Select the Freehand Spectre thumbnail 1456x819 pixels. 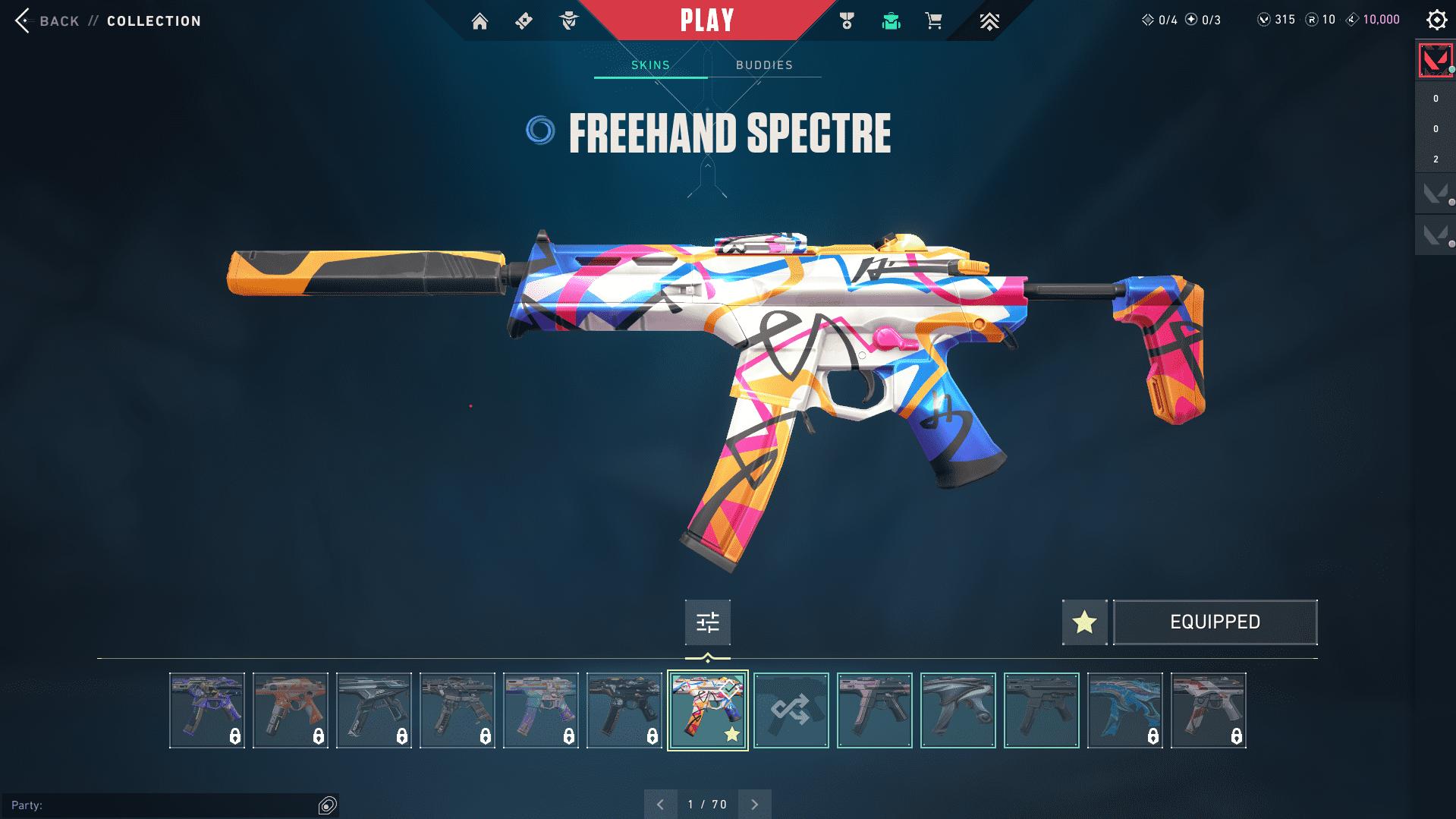pyautogui.click(x=707, y=710)
